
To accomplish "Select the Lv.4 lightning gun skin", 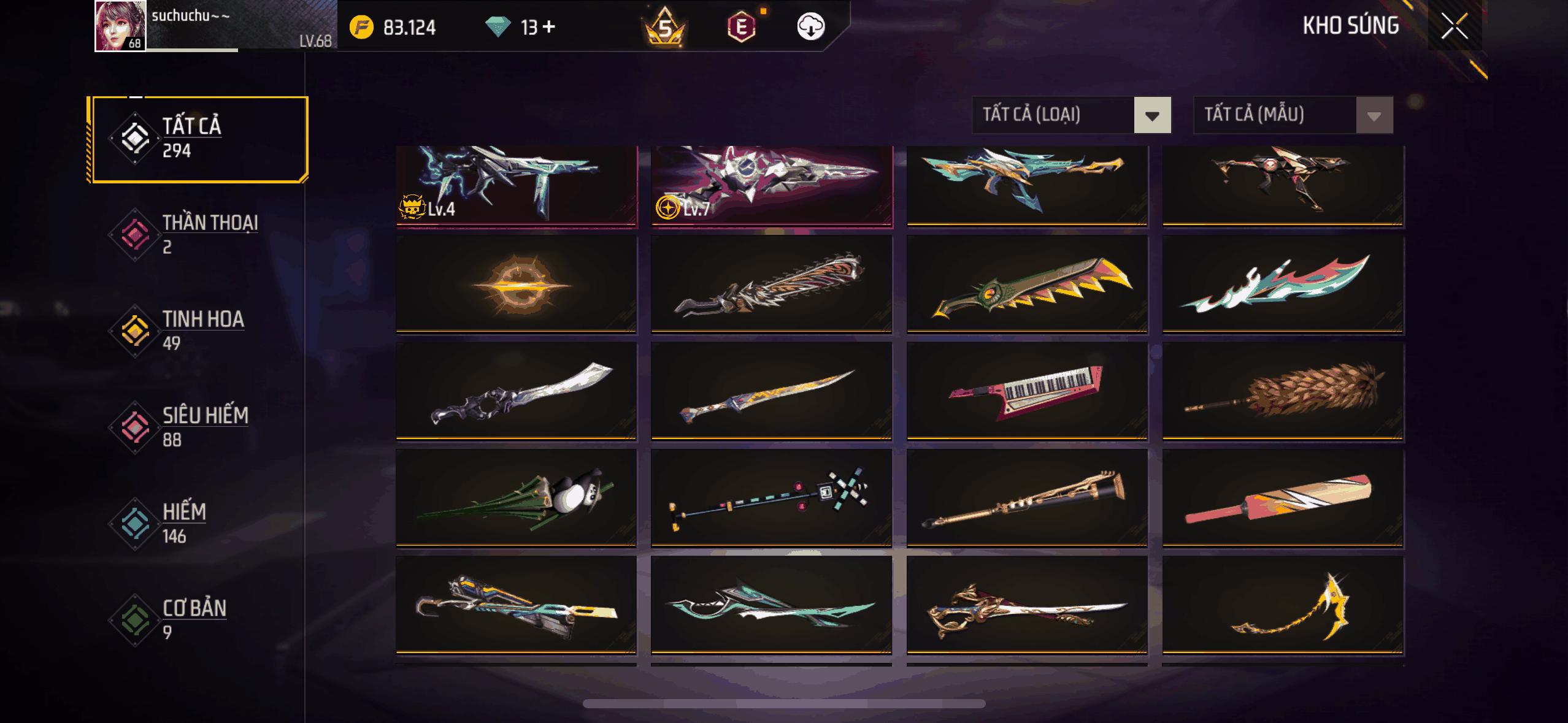I will click(x=516, y=185).
